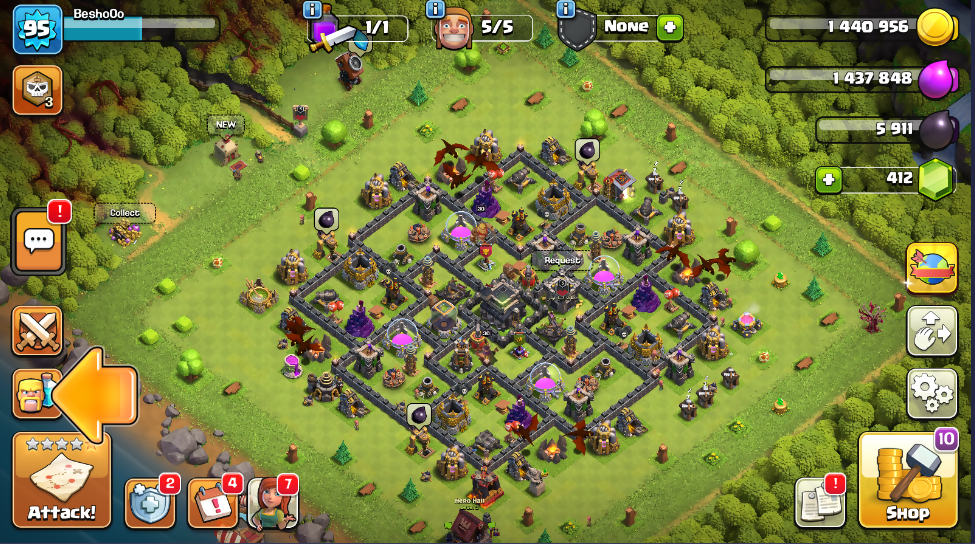The height and width of the screenshot is (544, 975).
Task: Open the blue shield icon with badge 2
Action: point(149,503)
